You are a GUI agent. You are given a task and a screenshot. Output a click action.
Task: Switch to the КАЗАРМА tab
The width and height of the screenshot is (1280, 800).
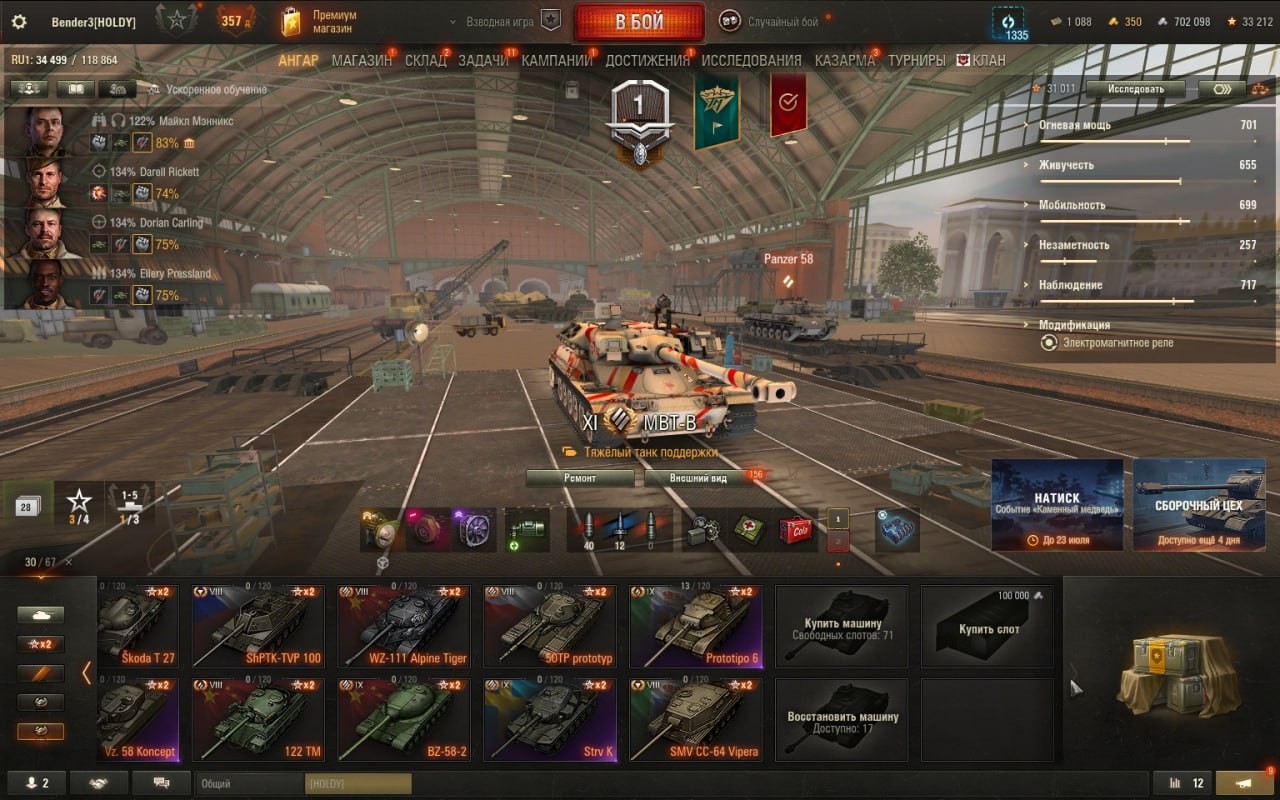tap(844, 60)
